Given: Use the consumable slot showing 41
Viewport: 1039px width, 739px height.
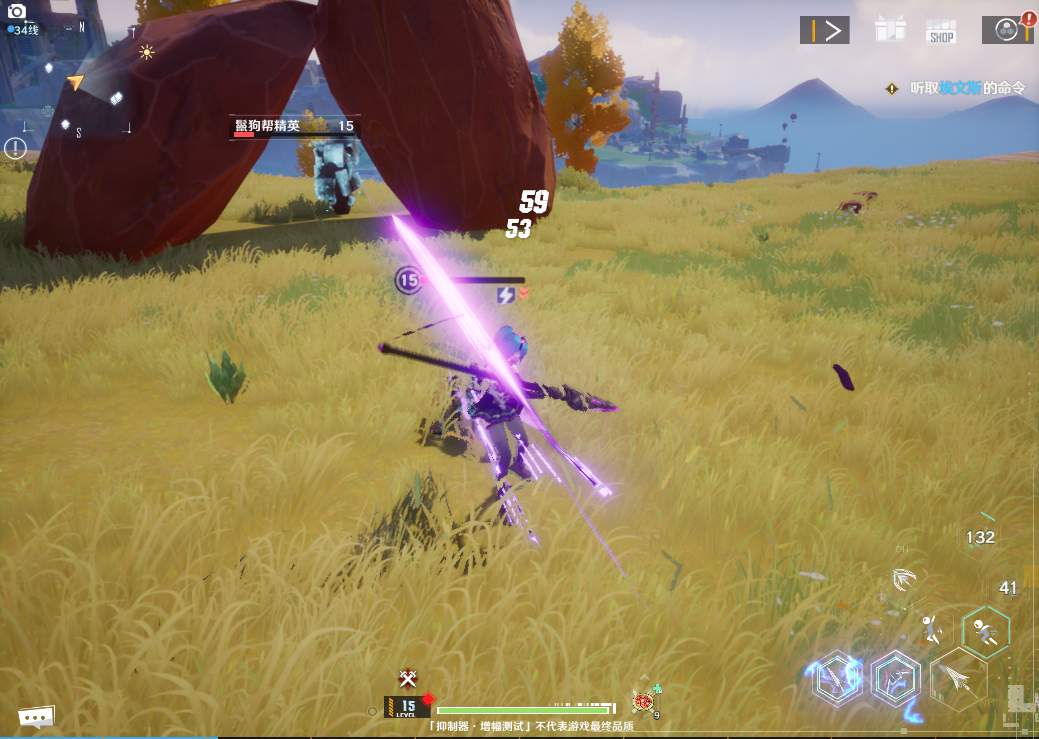Looking at the screenshot, I should [1007, 588].
